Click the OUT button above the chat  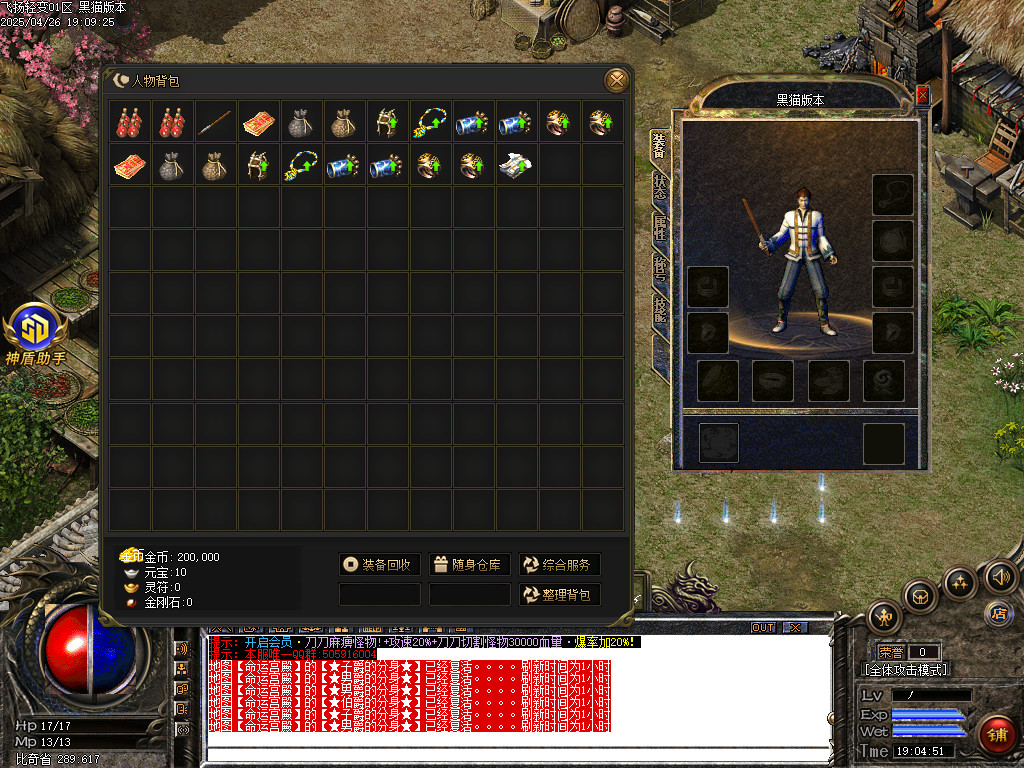[x=763, y=627]
